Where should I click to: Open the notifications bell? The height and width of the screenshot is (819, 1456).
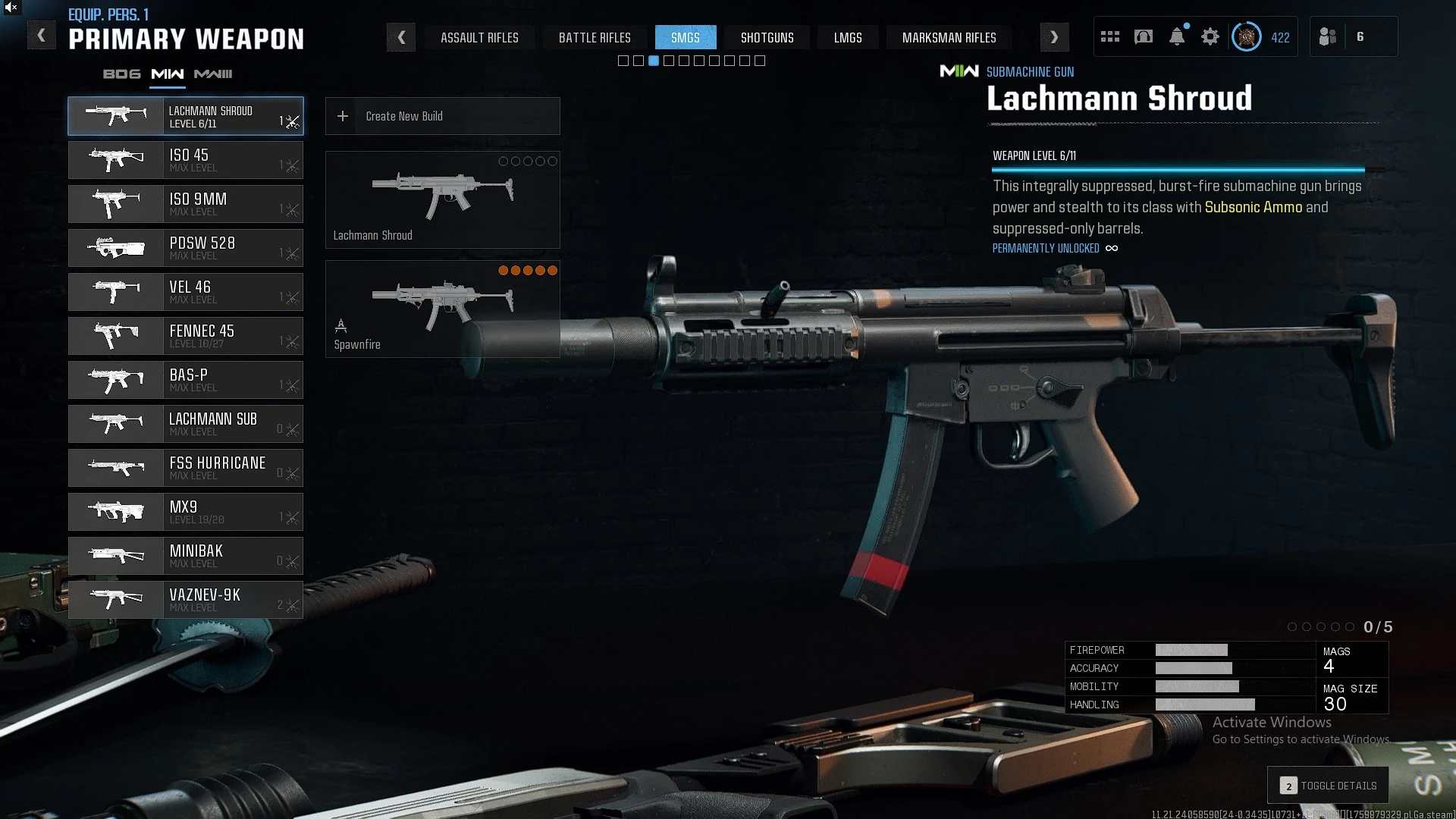coord(1177,36)
